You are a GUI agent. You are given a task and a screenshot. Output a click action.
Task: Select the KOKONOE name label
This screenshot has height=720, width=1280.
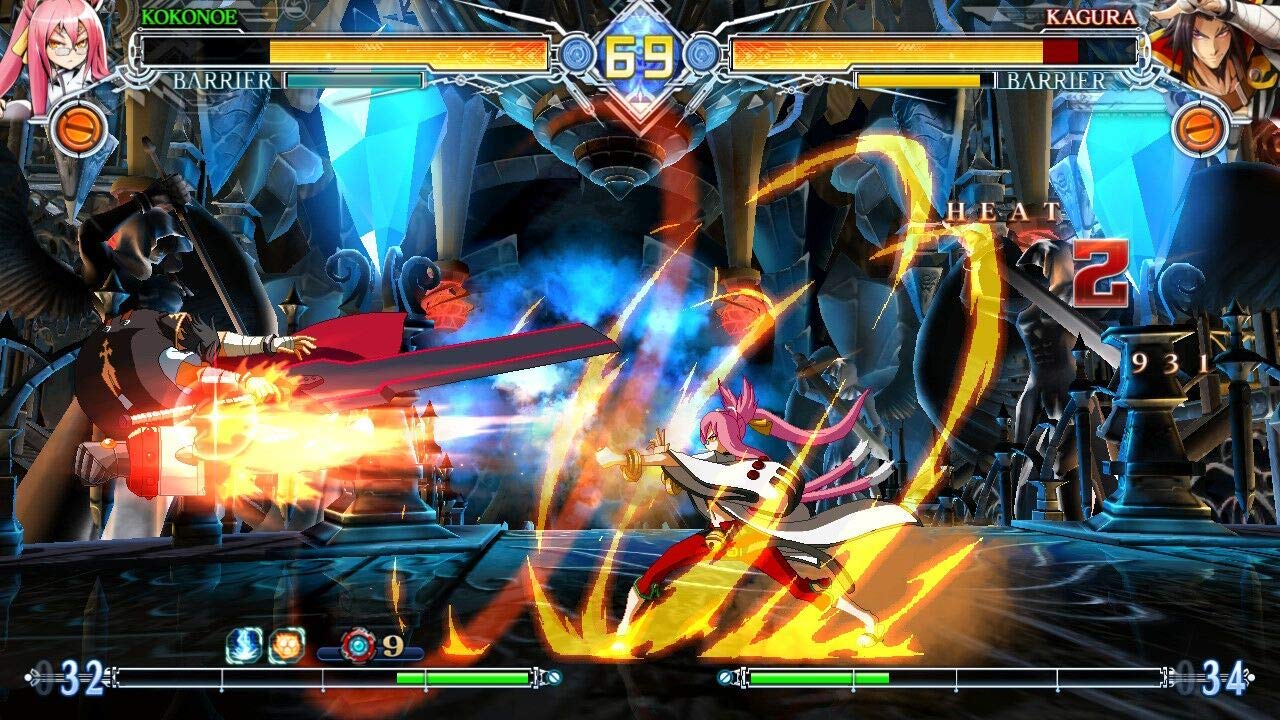(x=190, y=16)
